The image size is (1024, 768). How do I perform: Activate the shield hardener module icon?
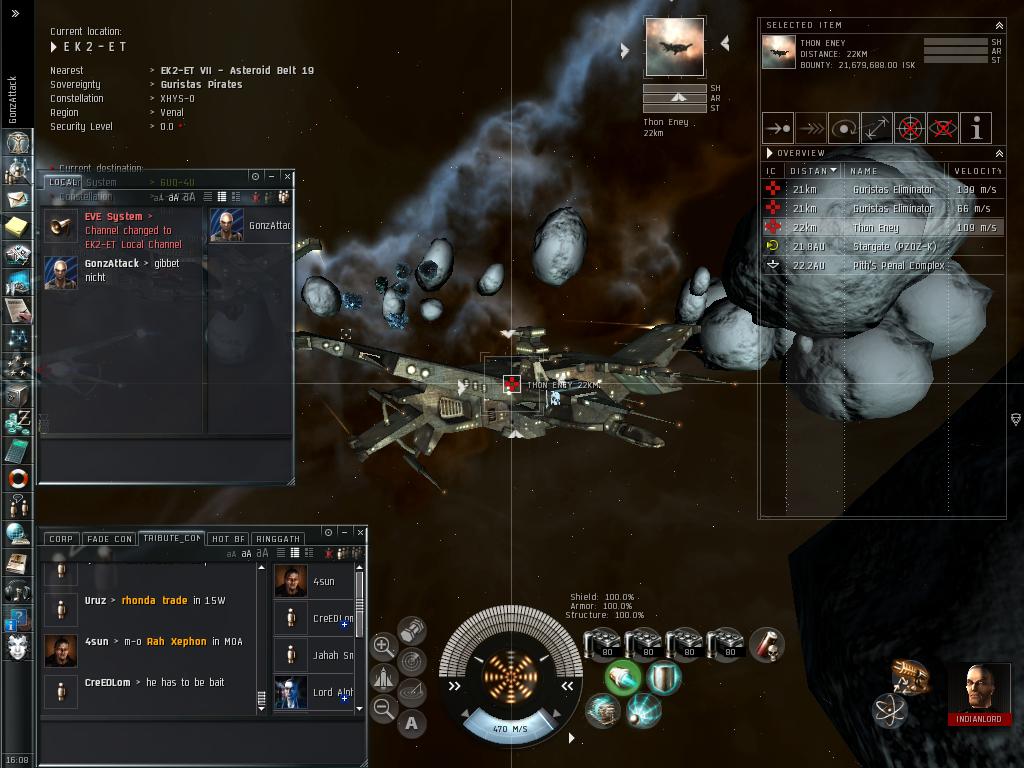click(x=662, y=678)
